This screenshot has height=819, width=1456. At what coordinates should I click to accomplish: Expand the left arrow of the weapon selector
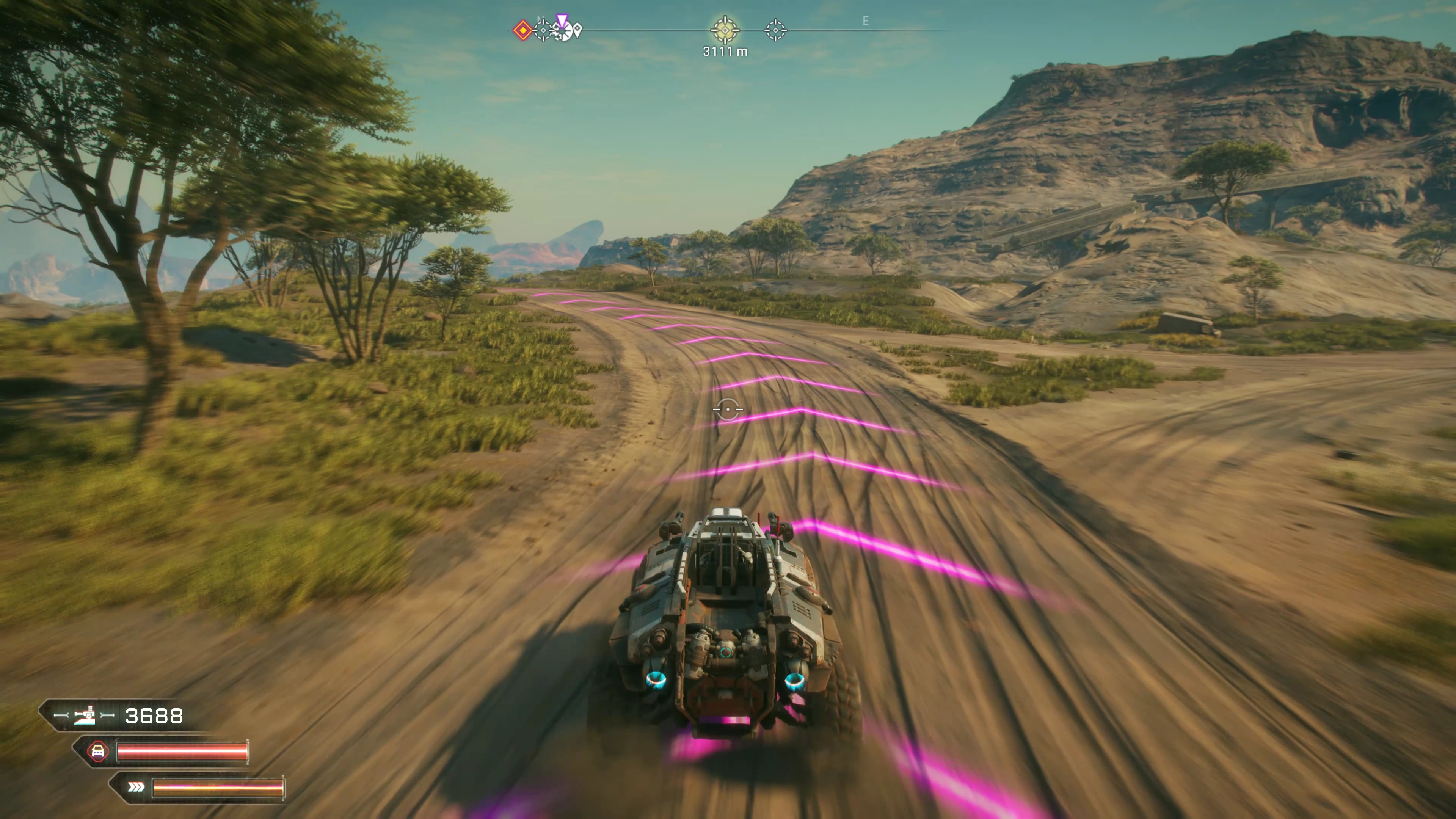[61, 715]
